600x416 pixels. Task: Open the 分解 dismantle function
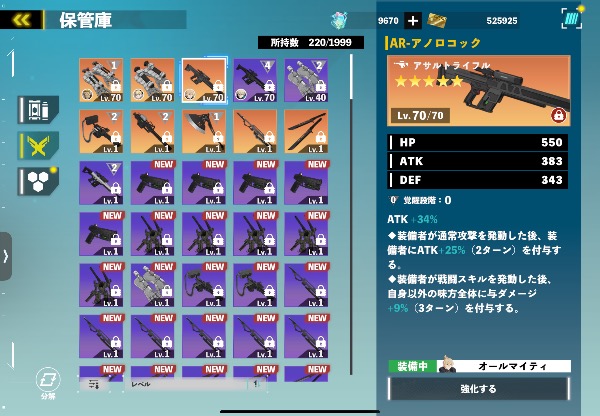46,381
